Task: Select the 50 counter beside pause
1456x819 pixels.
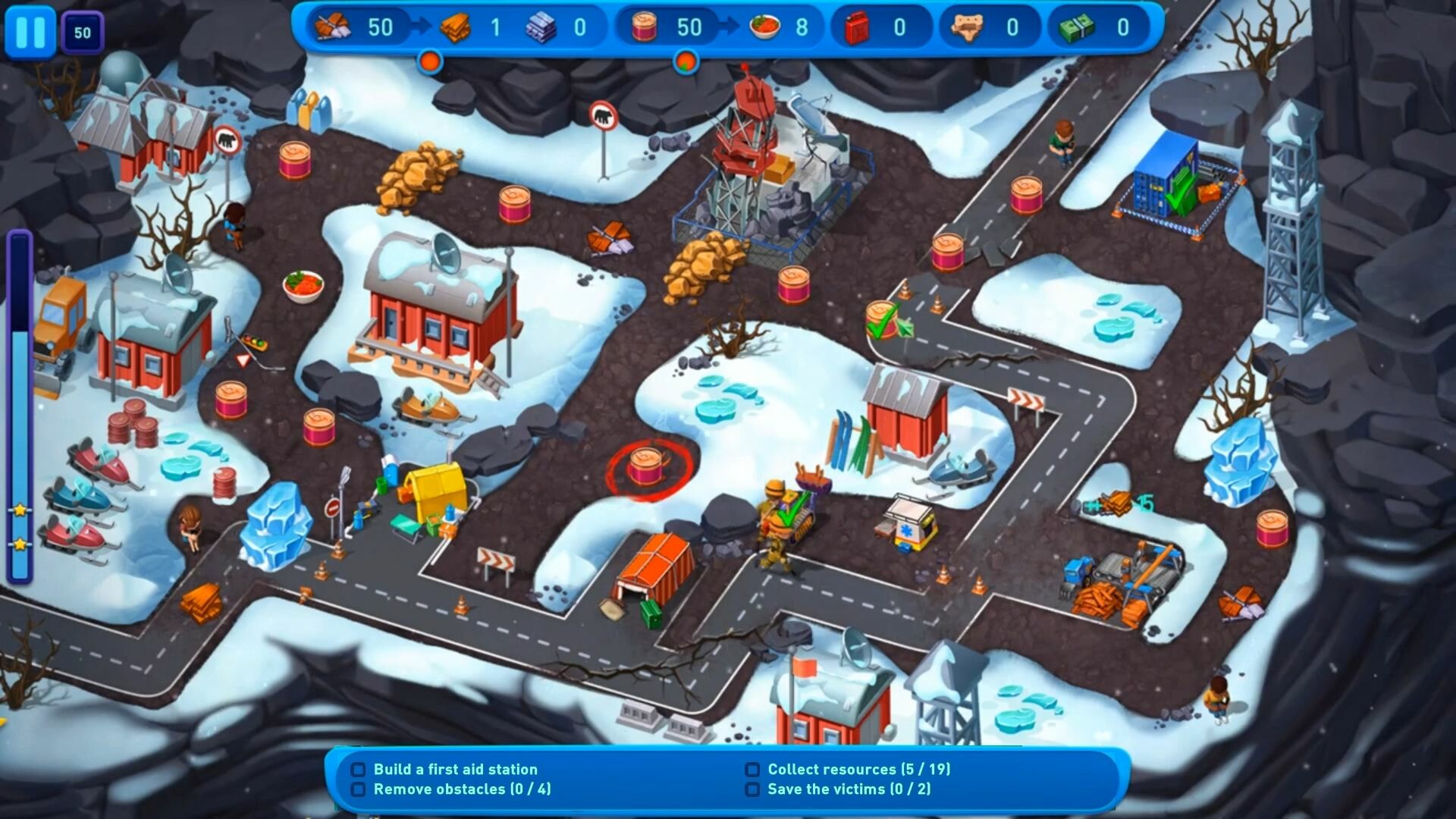Action: click(x=83, y=32)
